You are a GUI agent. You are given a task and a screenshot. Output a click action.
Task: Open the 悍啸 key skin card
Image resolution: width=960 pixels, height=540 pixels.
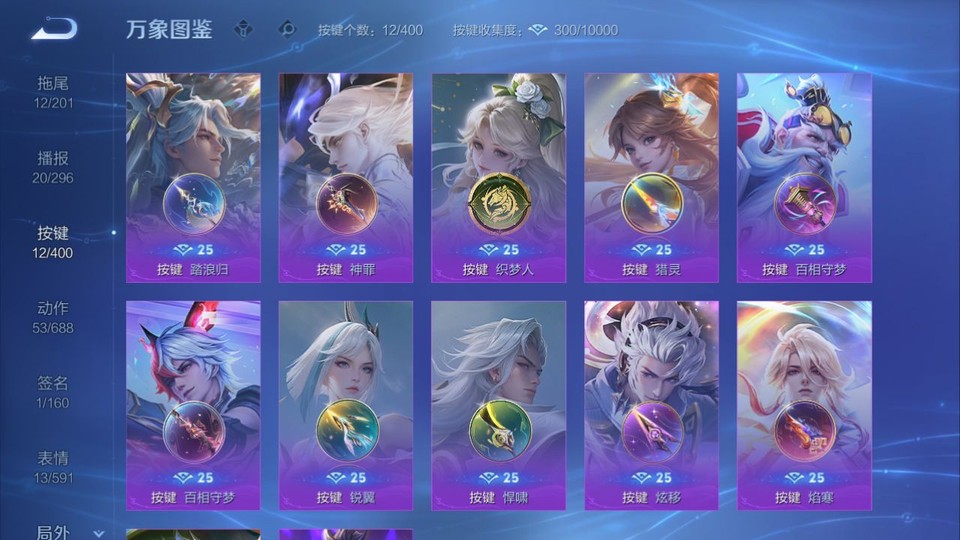pyautogui.click(x=498, y=405)
